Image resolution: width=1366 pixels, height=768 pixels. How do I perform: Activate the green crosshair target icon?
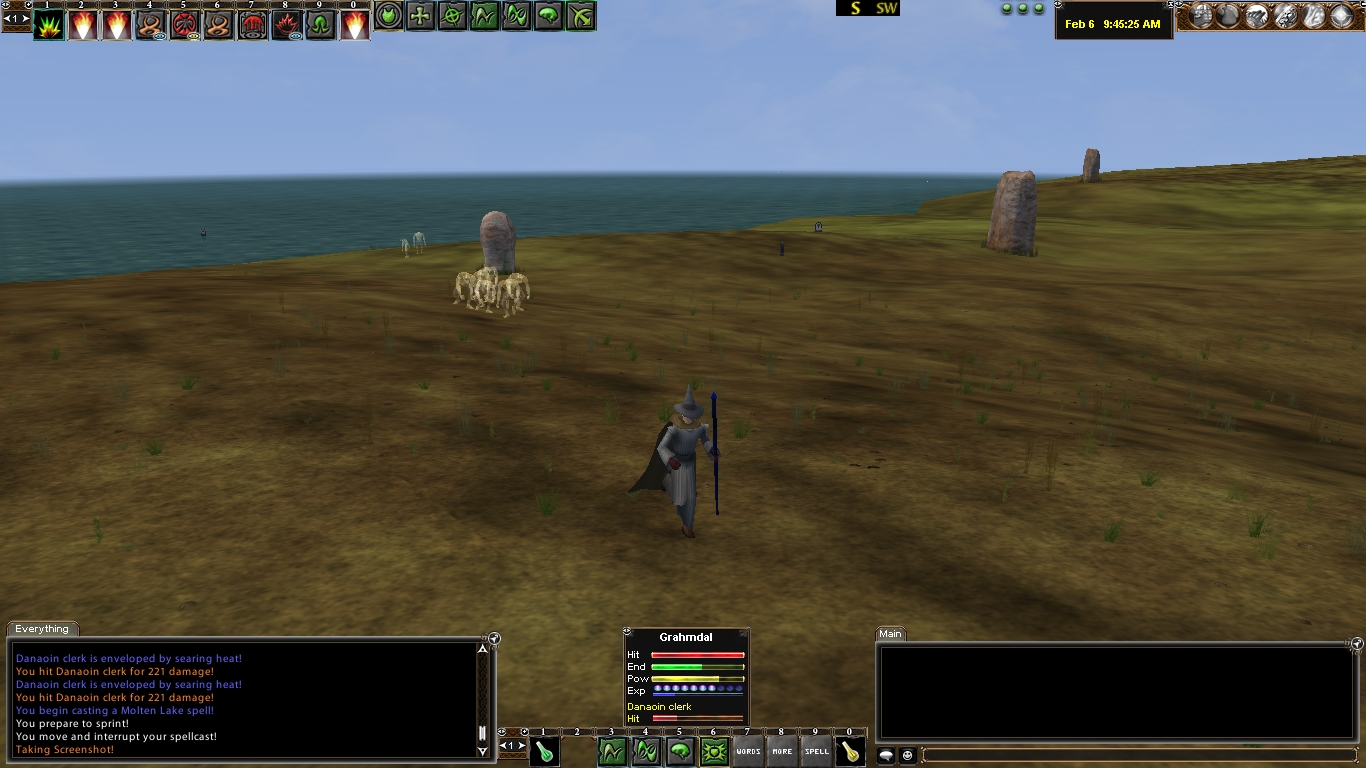coord(453,16)
